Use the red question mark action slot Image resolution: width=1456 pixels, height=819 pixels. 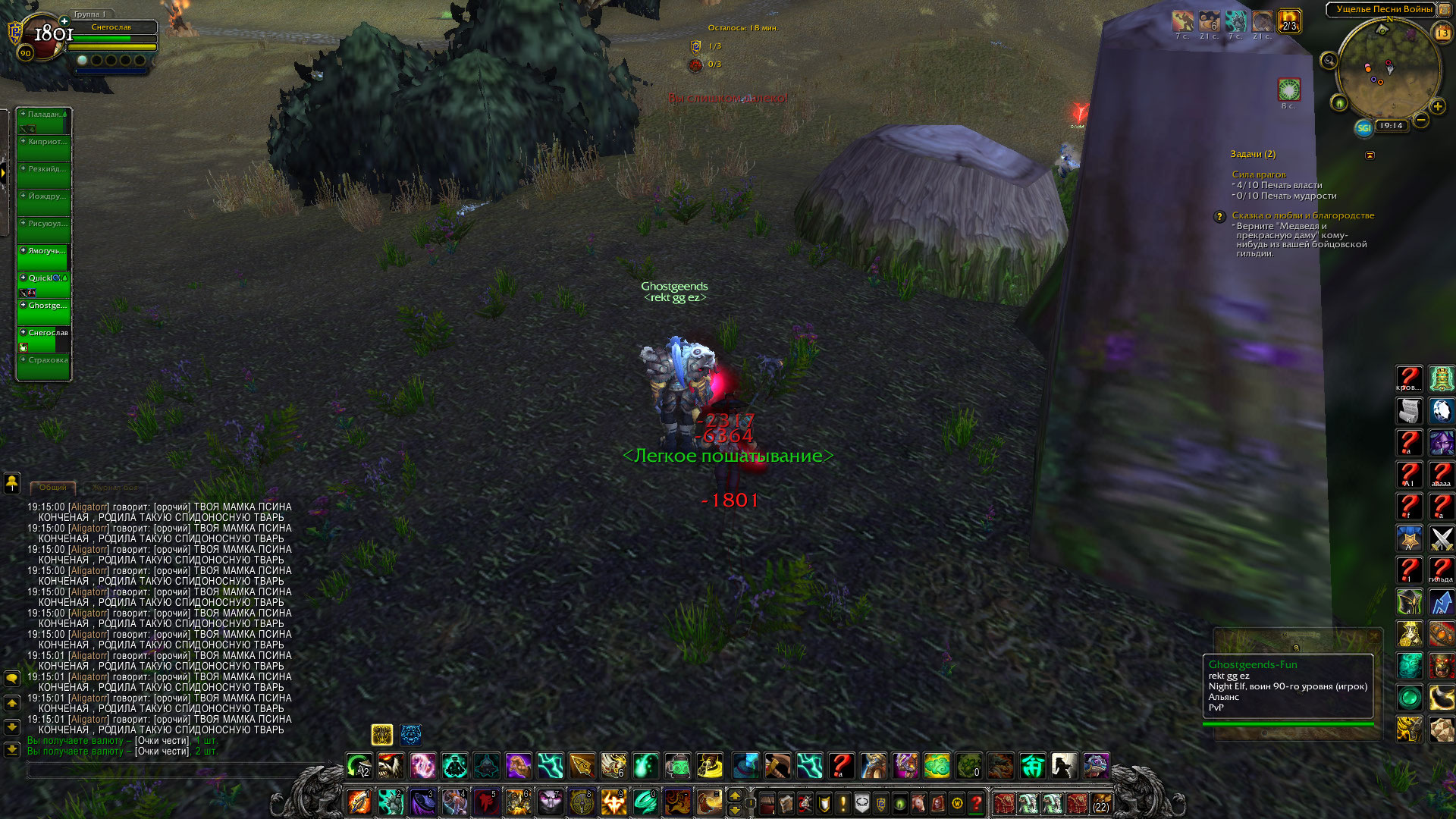click(841, 766)
